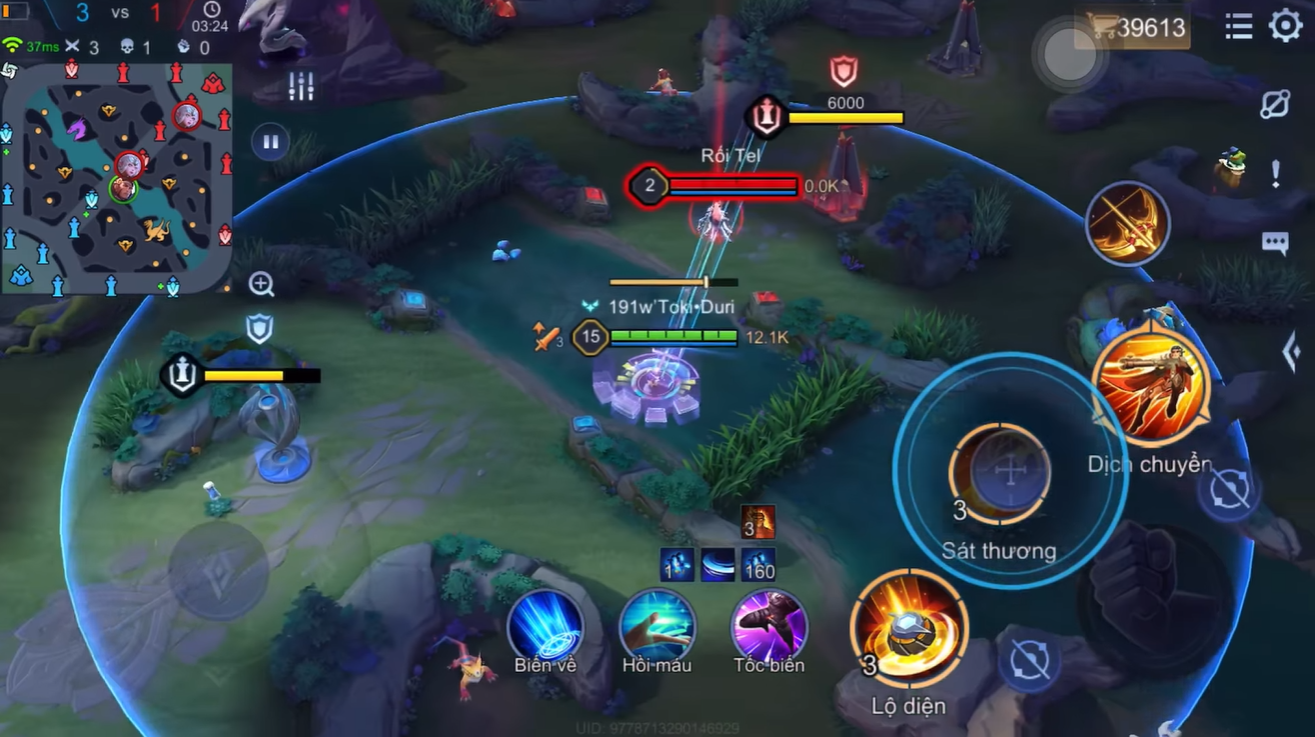Open the scoreboard list icon

[x=1239, y=27]
